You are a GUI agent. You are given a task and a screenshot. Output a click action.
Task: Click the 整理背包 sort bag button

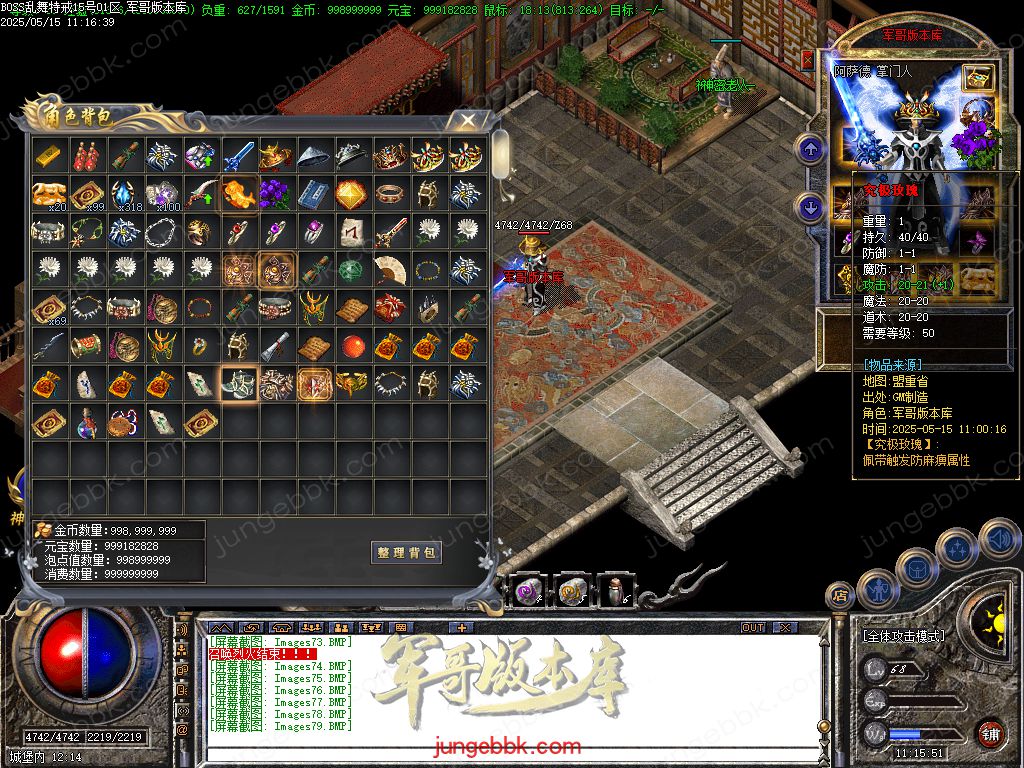406,552
